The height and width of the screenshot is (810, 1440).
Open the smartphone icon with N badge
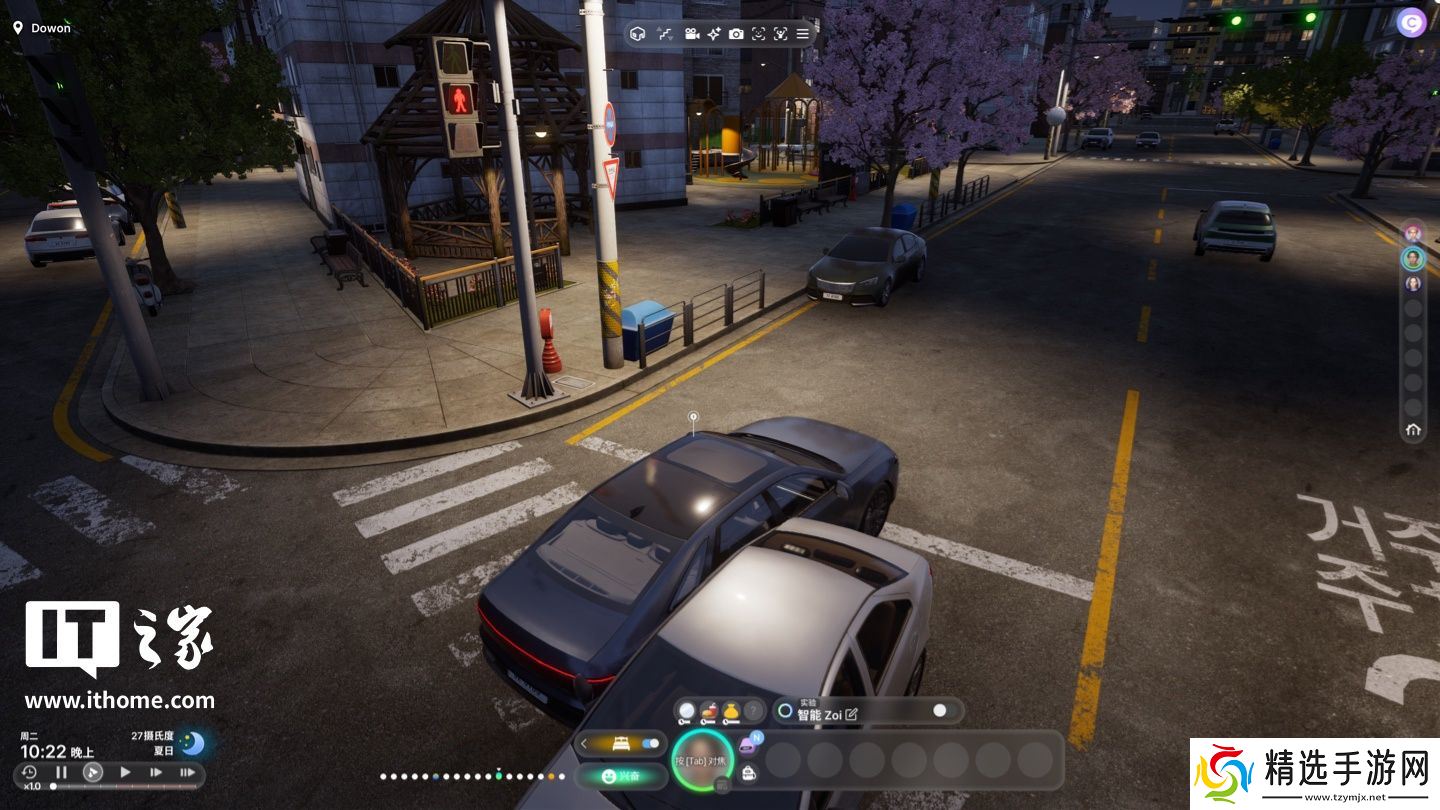tap(748, 745)
